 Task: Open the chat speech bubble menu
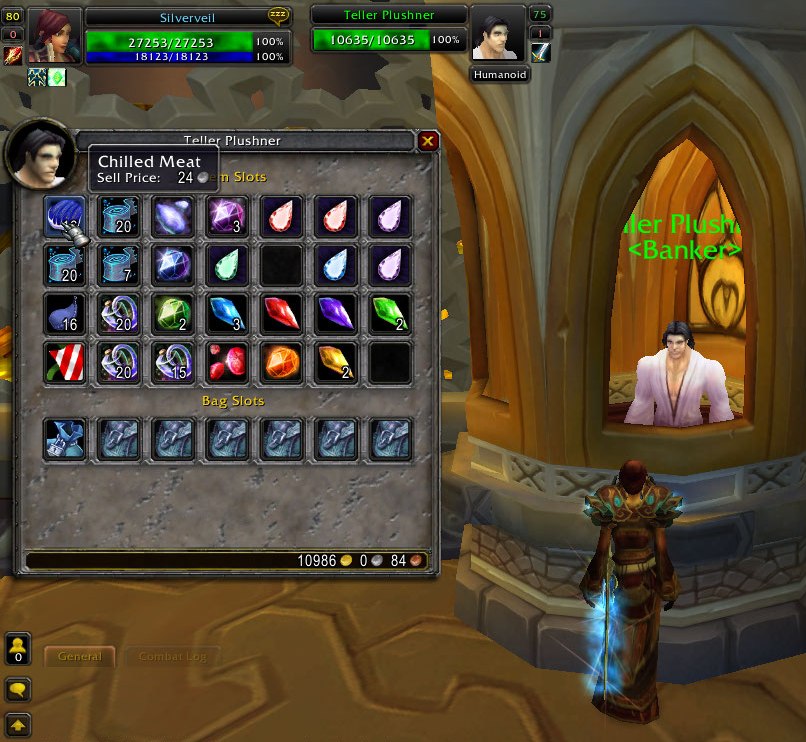(x=17, y=689)
